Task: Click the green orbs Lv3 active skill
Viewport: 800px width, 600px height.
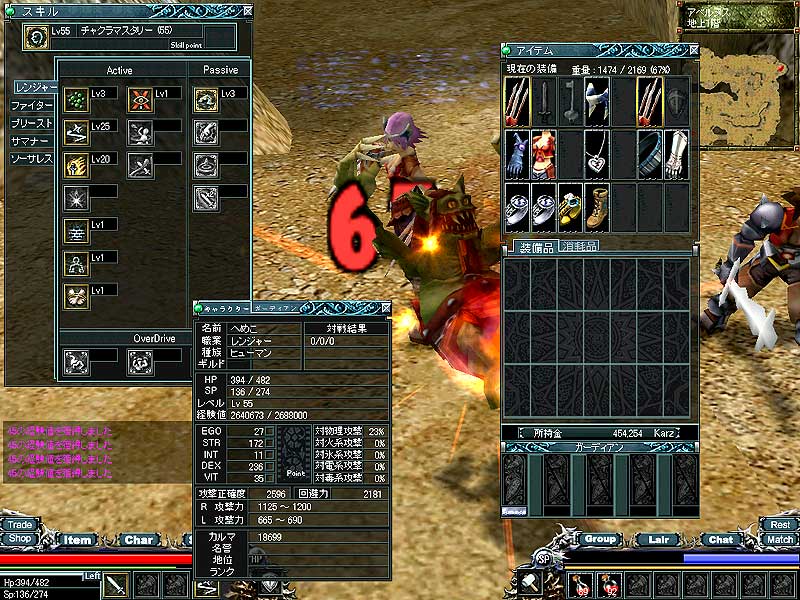Action: tap(75, 99)
